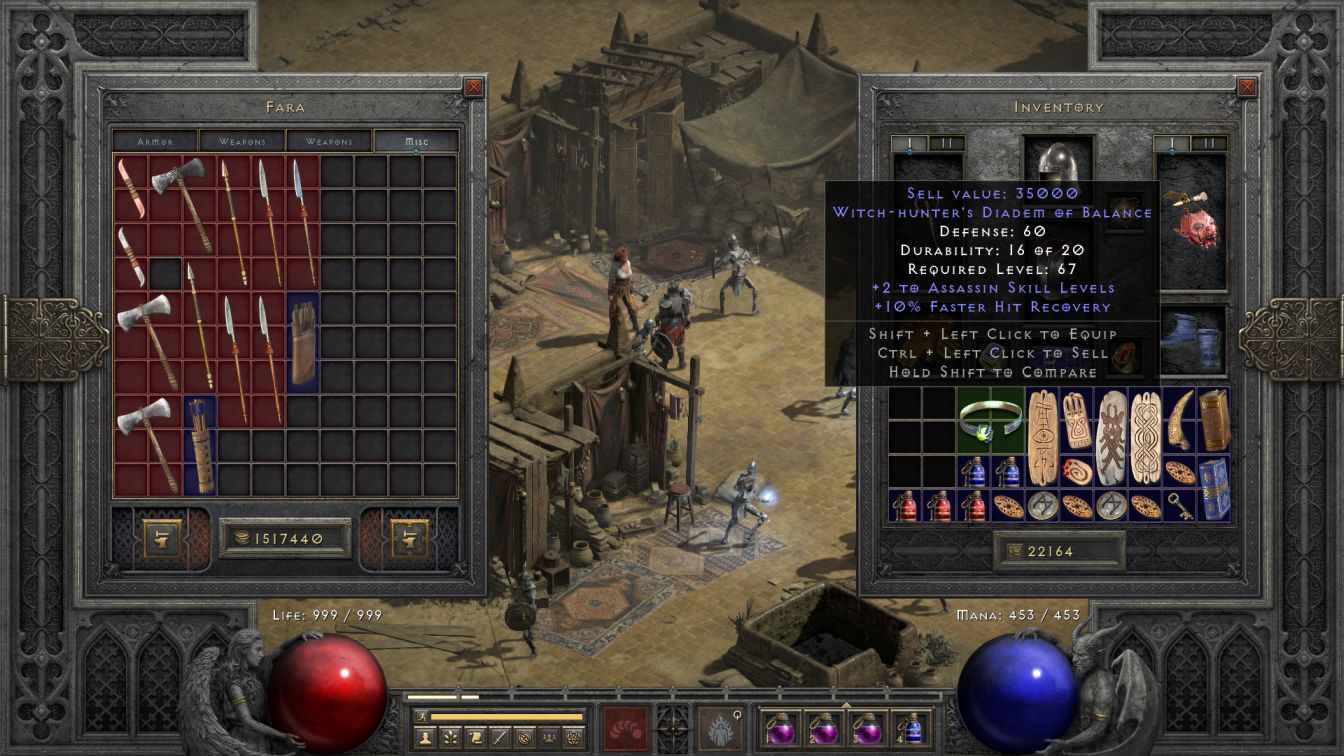The width and height of the screenshot is (1344, 756).
Task: Select the Witch-hunter's Diadem in inventory
Action: [x=991, y=420]
